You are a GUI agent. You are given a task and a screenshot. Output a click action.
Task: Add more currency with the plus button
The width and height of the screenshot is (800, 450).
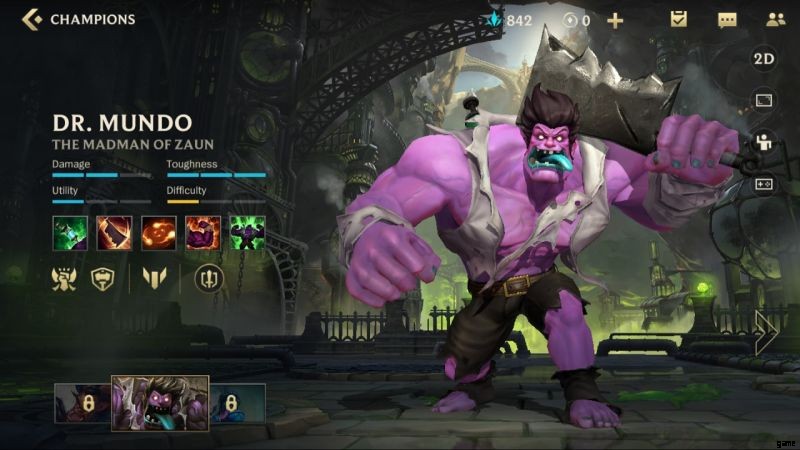tap(615, 20)
